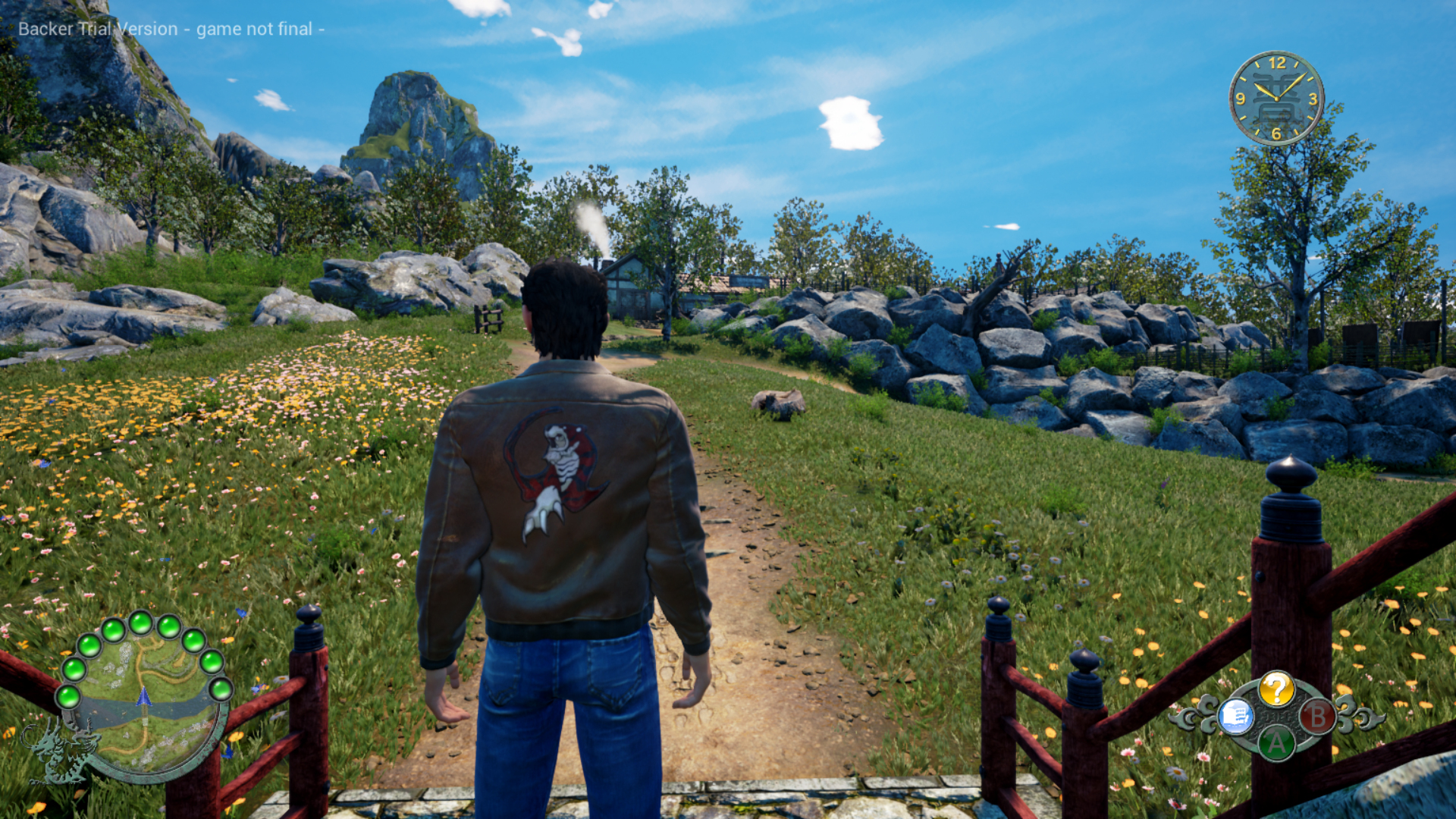Select the yellow question mark icon

pos(1276,689)
